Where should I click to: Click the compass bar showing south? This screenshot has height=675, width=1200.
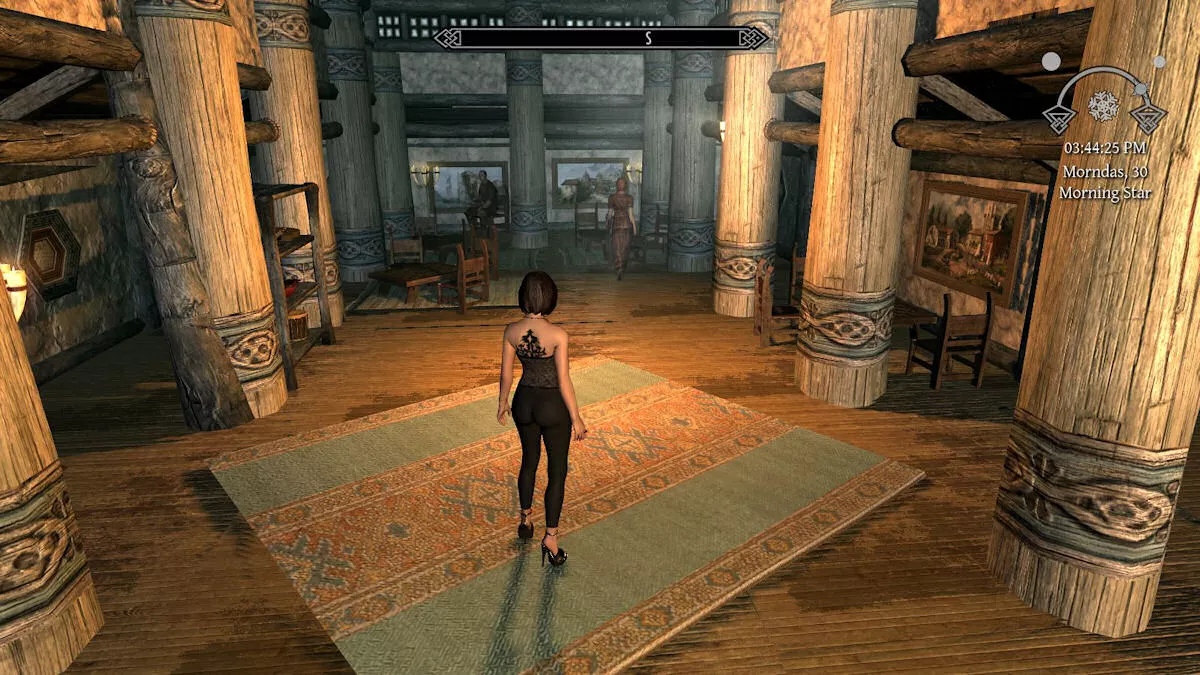point(602,39)
